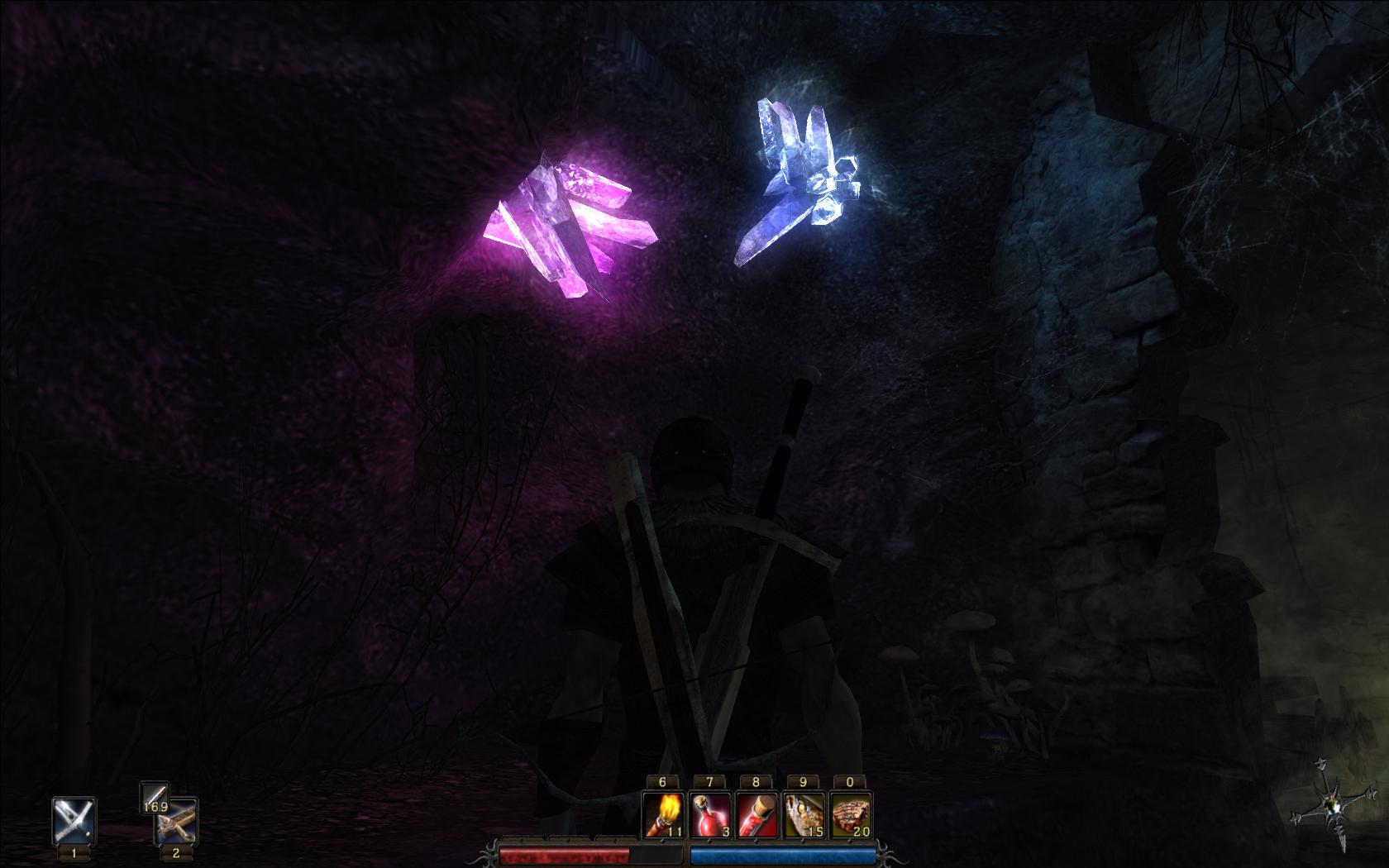Use the torch in hotbar slot 6

[x=663, y=814]
